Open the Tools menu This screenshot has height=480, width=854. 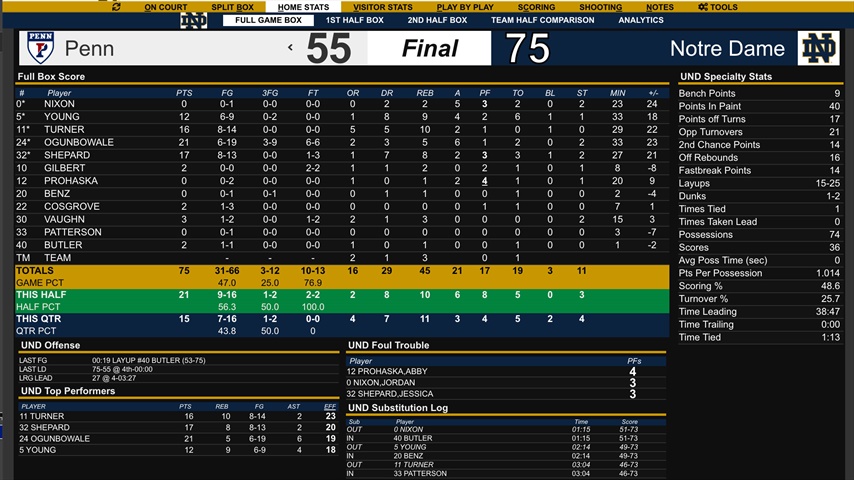tap(718, 7)
